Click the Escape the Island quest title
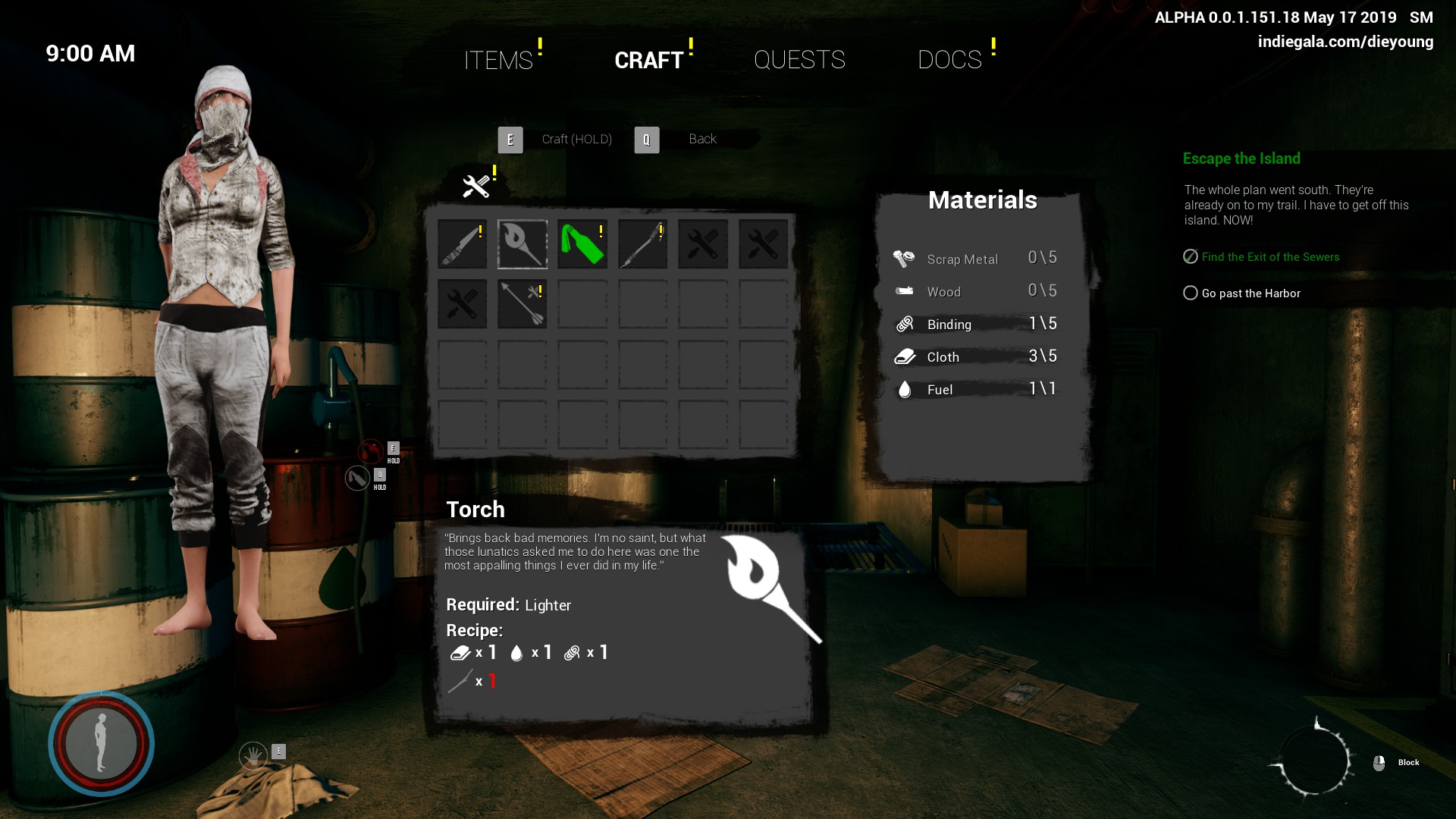1456x819 pixels. [x=1241, y=158]
